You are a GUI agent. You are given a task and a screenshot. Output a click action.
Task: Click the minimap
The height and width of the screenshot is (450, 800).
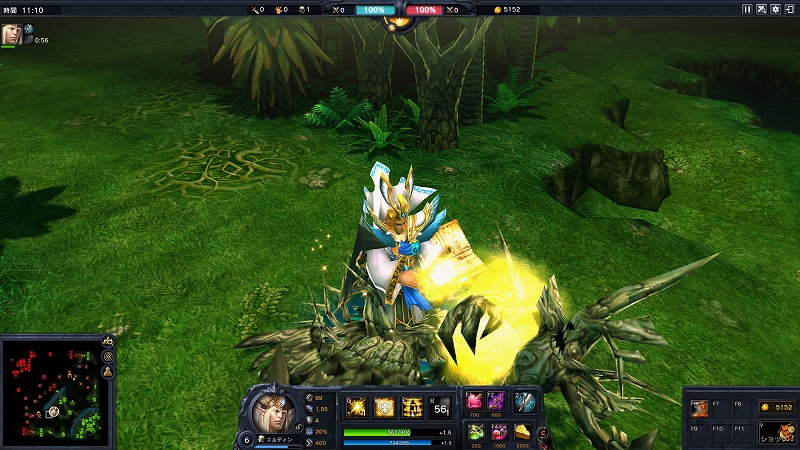49,392
